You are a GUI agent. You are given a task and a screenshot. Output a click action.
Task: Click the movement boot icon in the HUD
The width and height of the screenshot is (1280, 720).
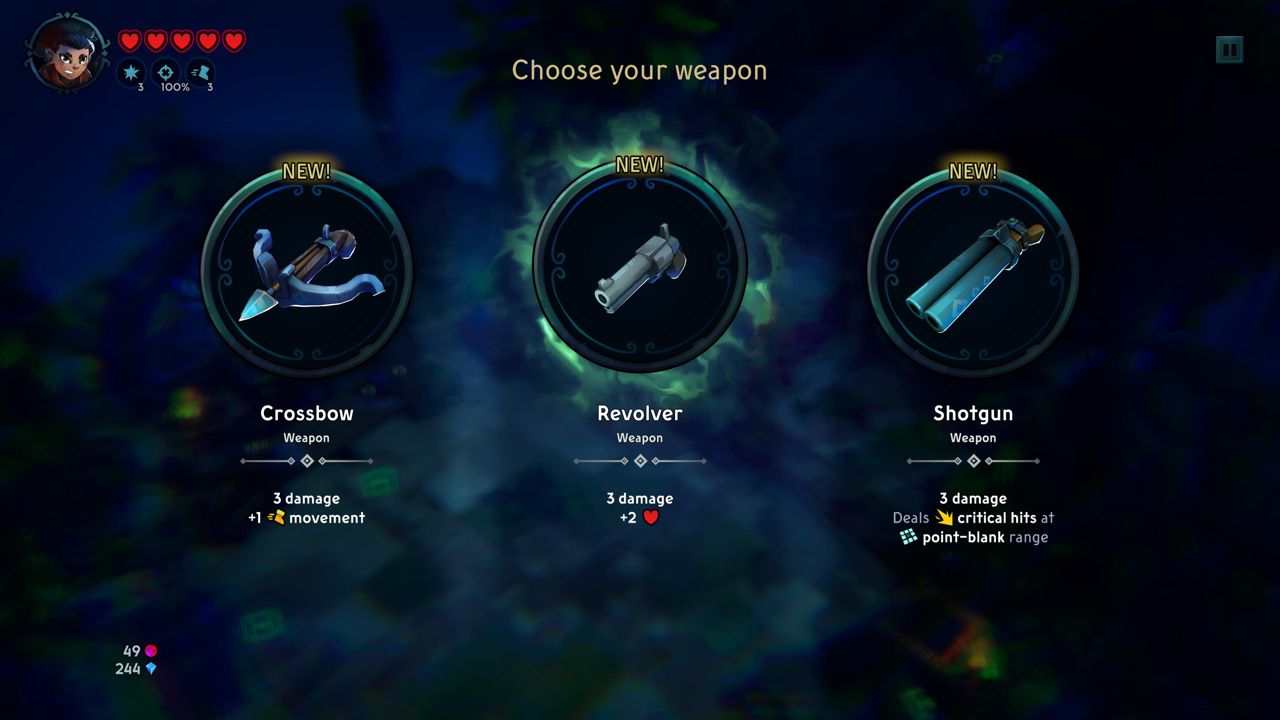pos(202,70)
